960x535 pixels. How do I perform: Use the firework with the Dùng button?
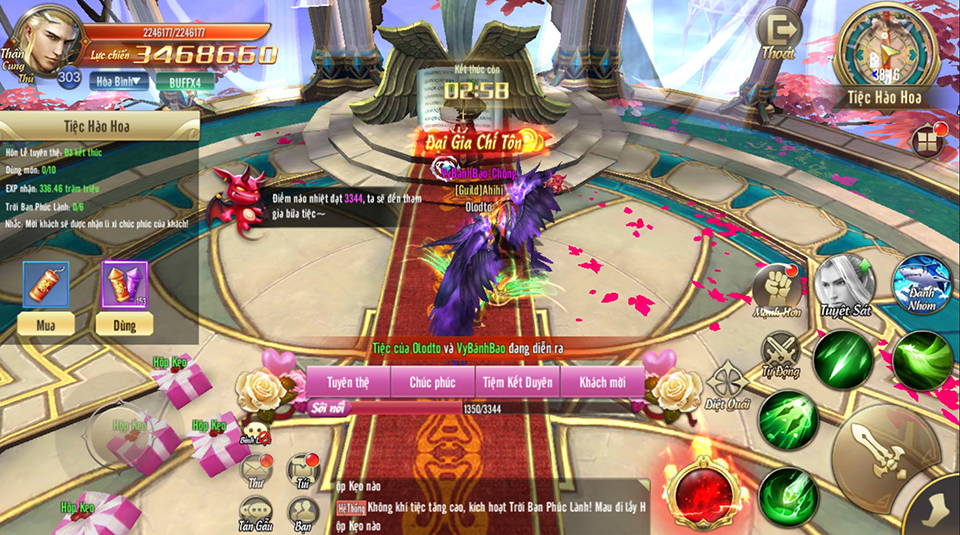coord(125,323)
